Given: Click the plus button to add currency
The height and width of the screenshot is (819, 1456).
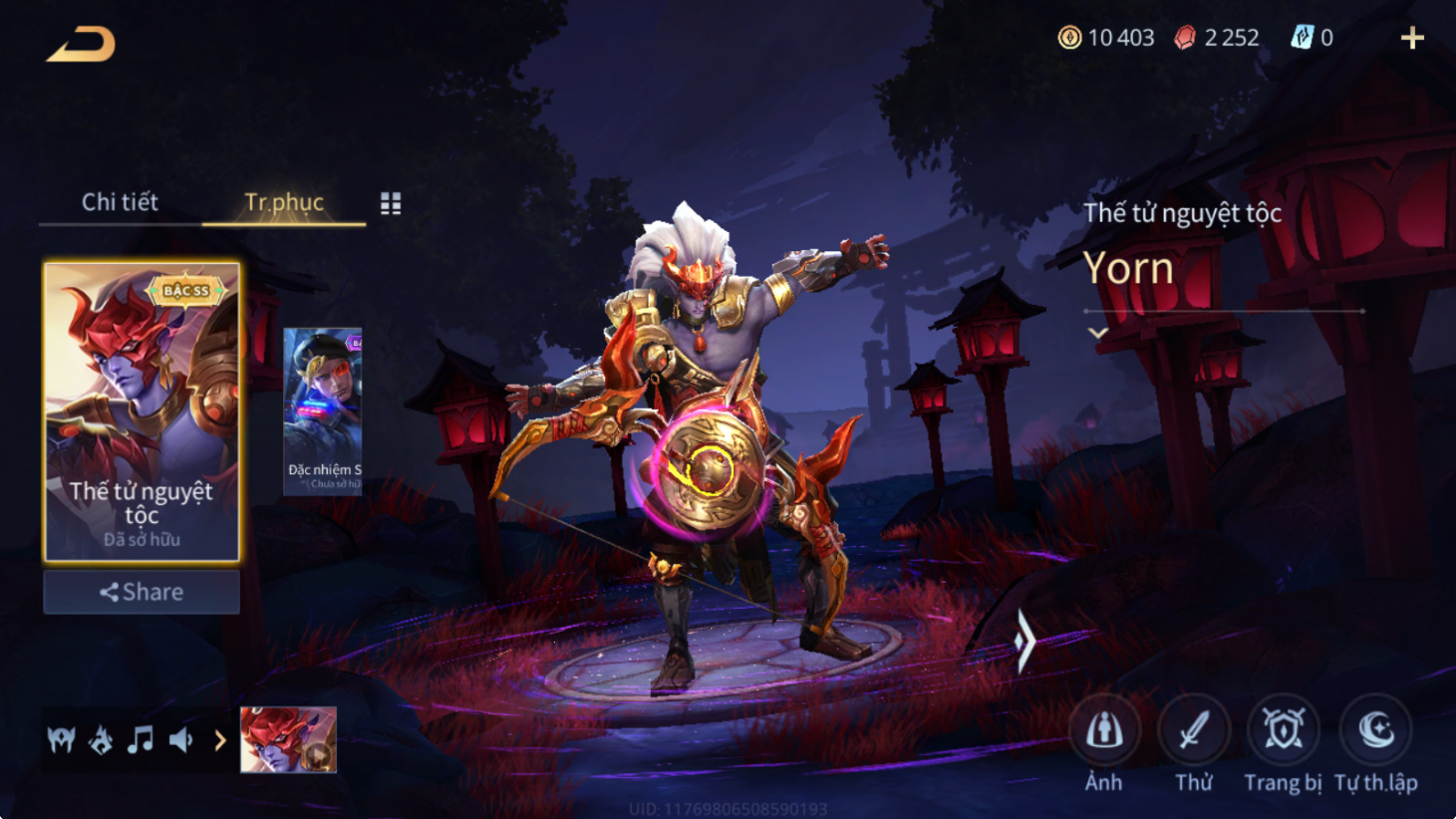Looking at the screenshot, I should pos(1412,39).
